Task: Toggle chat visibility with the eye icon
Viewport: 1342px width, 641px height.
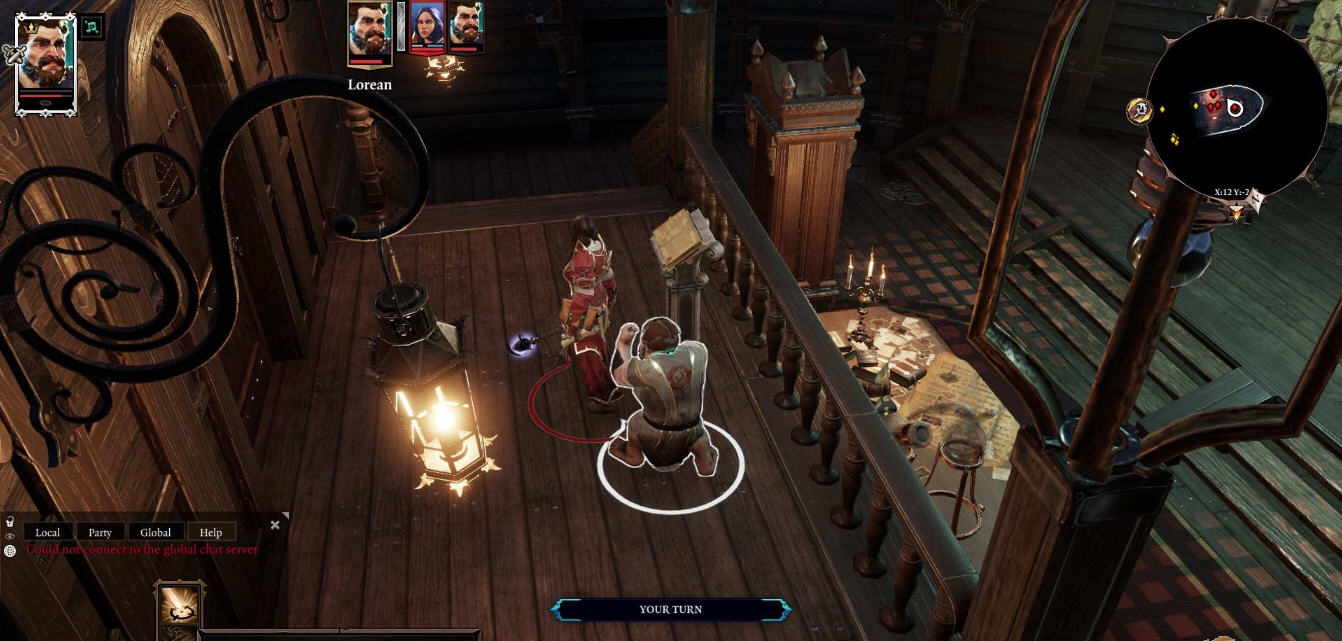Action: 9,536
